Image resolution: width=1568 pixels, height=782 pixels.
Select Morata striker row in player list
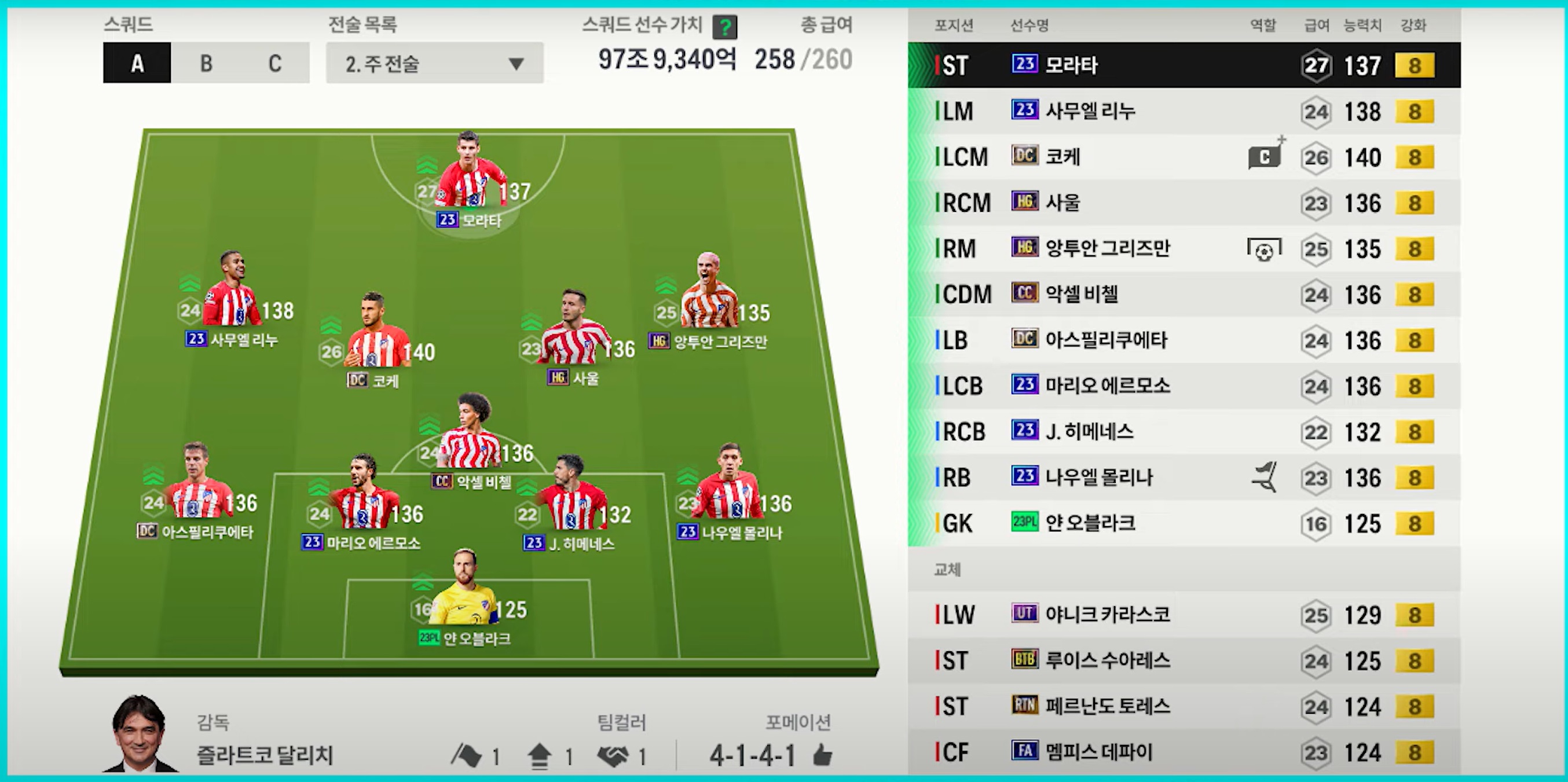(x=1184, y=65)
